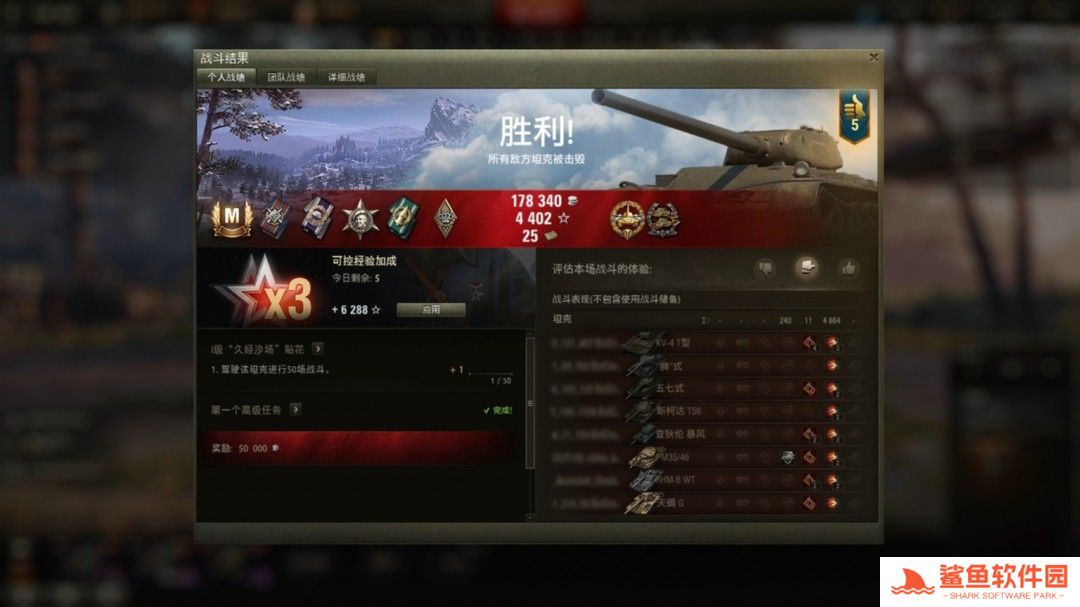This screenshot has height=607, width=1080.
Task: Open the 鲨鱼软件园 watermark logo
Action: click(x=979, y=581)
